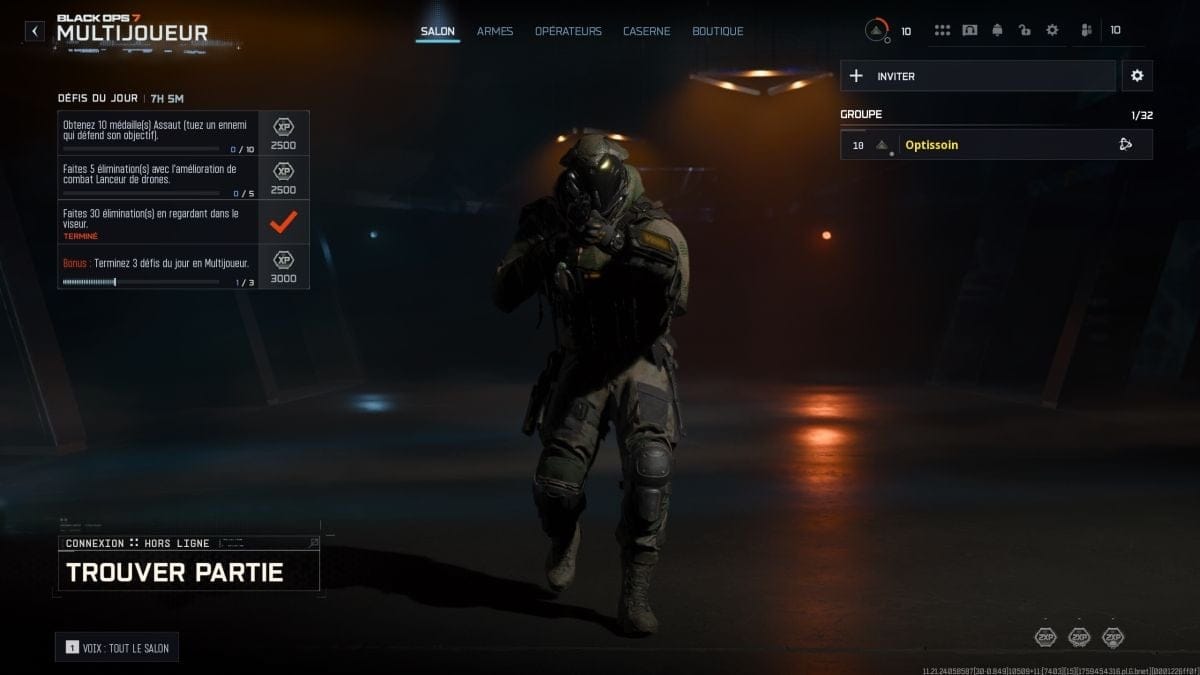Change the Voix : Tout le salon setting
The width and height of the screenshot is (1200, 675).
click(x=117, y=648)
